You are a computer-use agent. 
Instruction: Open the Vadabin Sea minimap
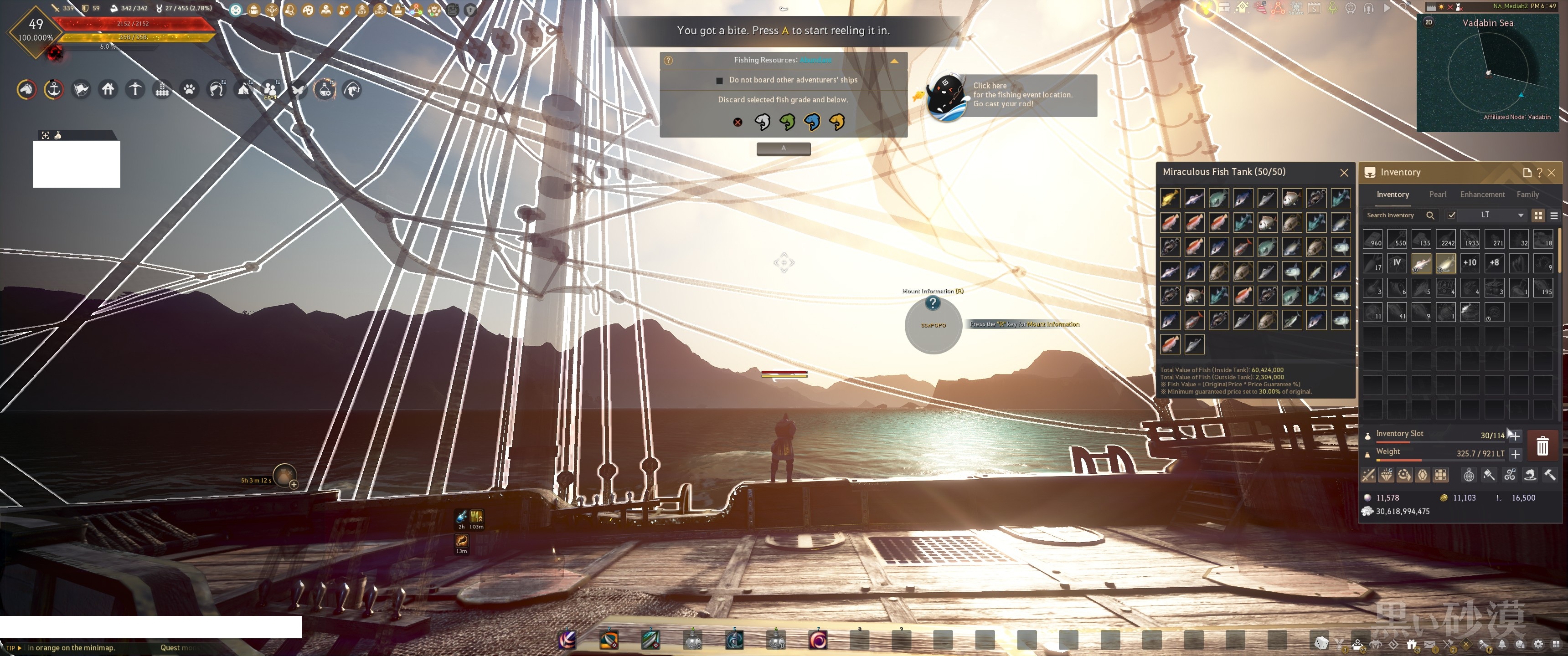point(1488,74)
